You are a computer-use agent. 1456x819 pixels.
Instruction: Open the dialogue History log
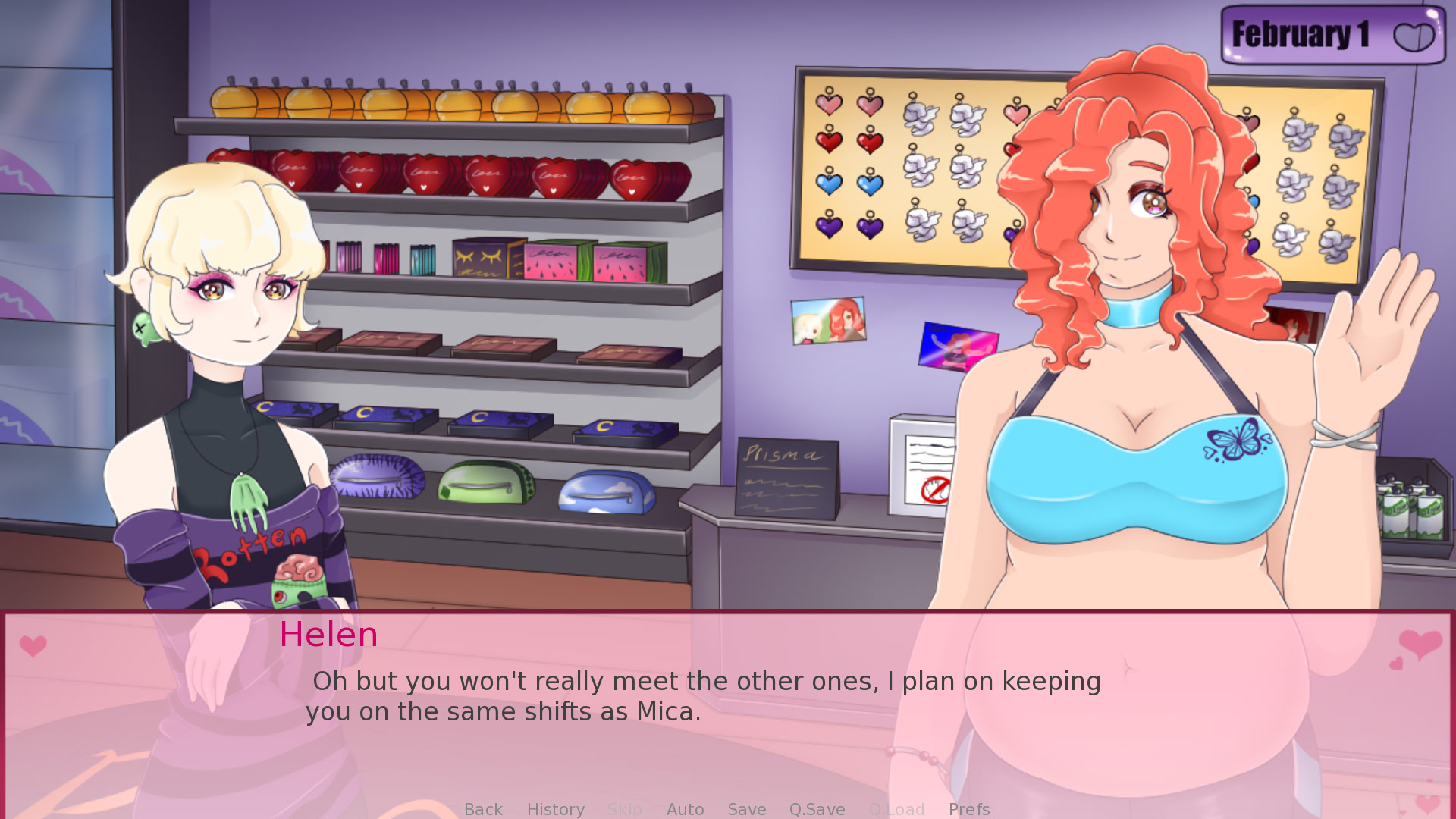(555, 809)
